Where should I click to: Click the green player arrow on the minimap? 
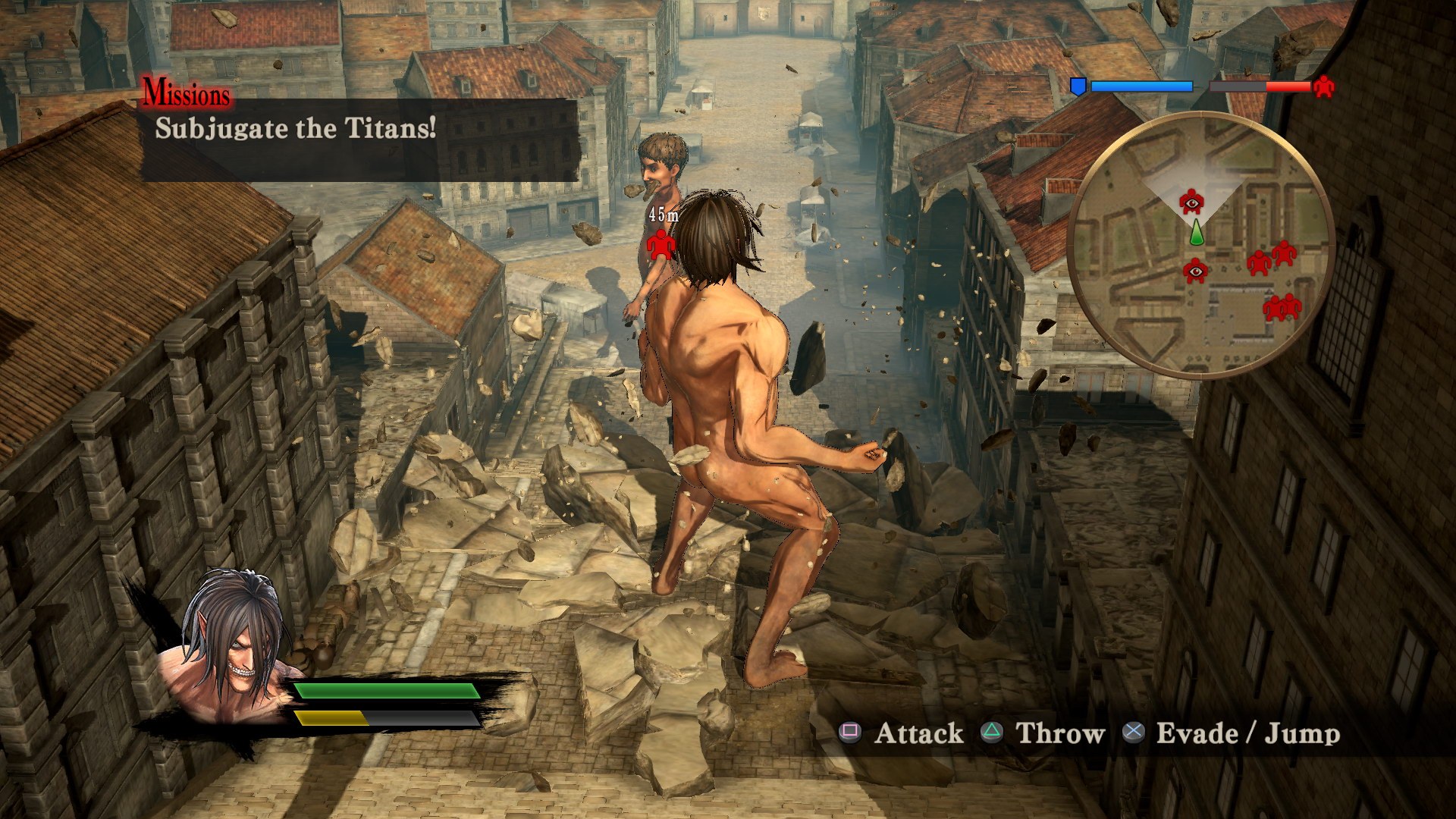(1196, 232)
